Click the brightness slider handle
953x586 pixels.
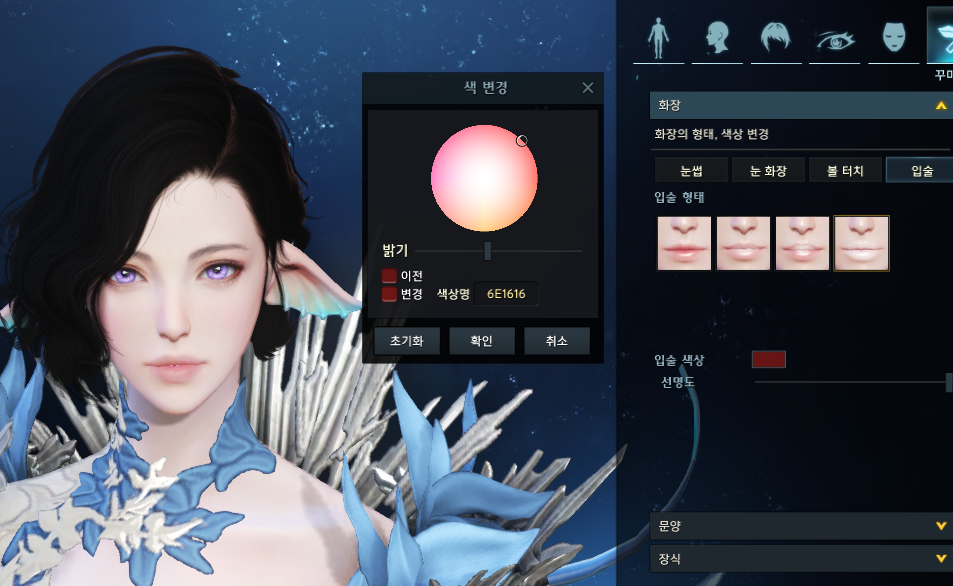coord(487,251)
